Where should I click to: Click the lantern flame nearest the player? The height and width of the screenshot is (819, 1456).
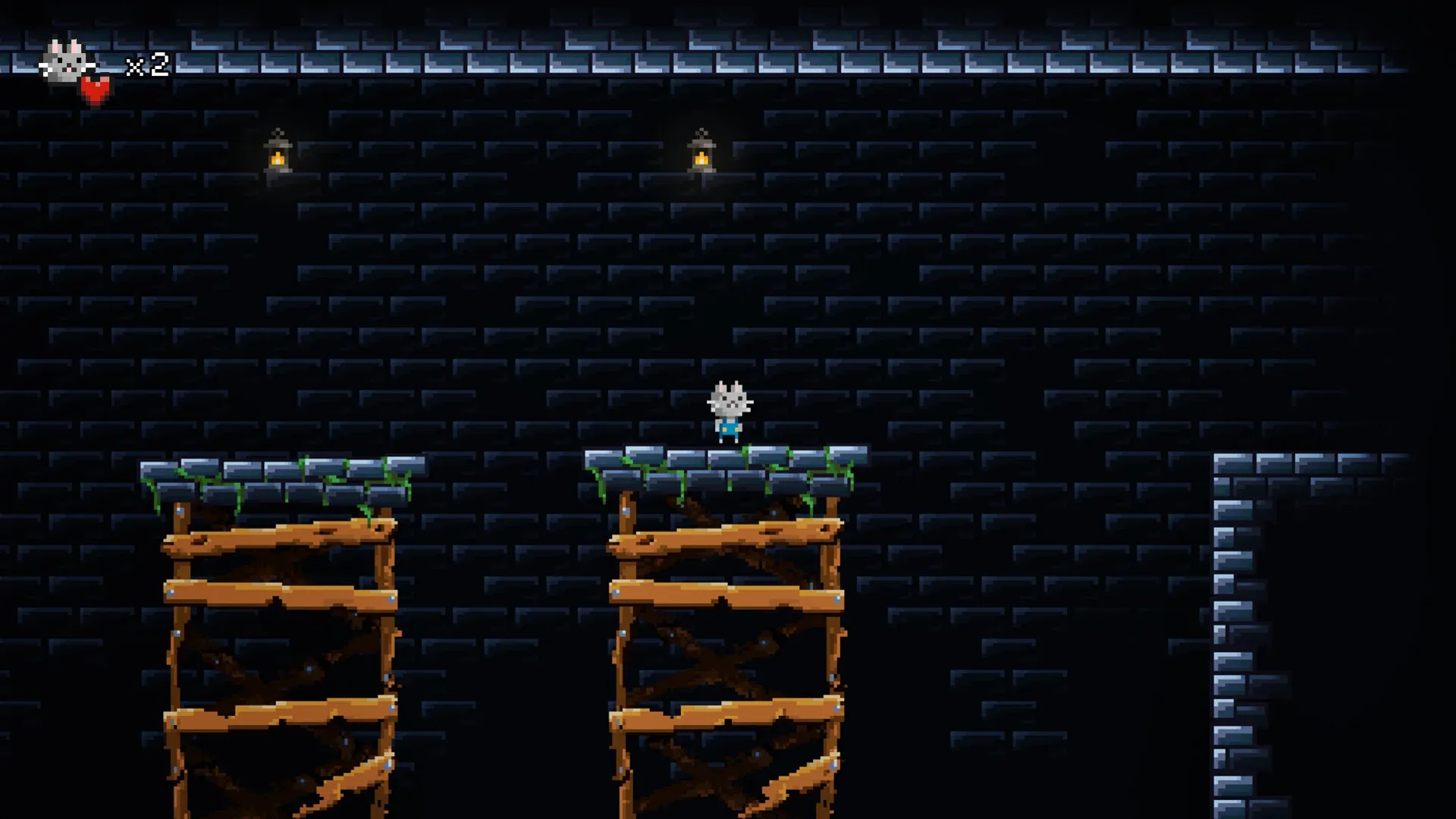tap(701, 161)
